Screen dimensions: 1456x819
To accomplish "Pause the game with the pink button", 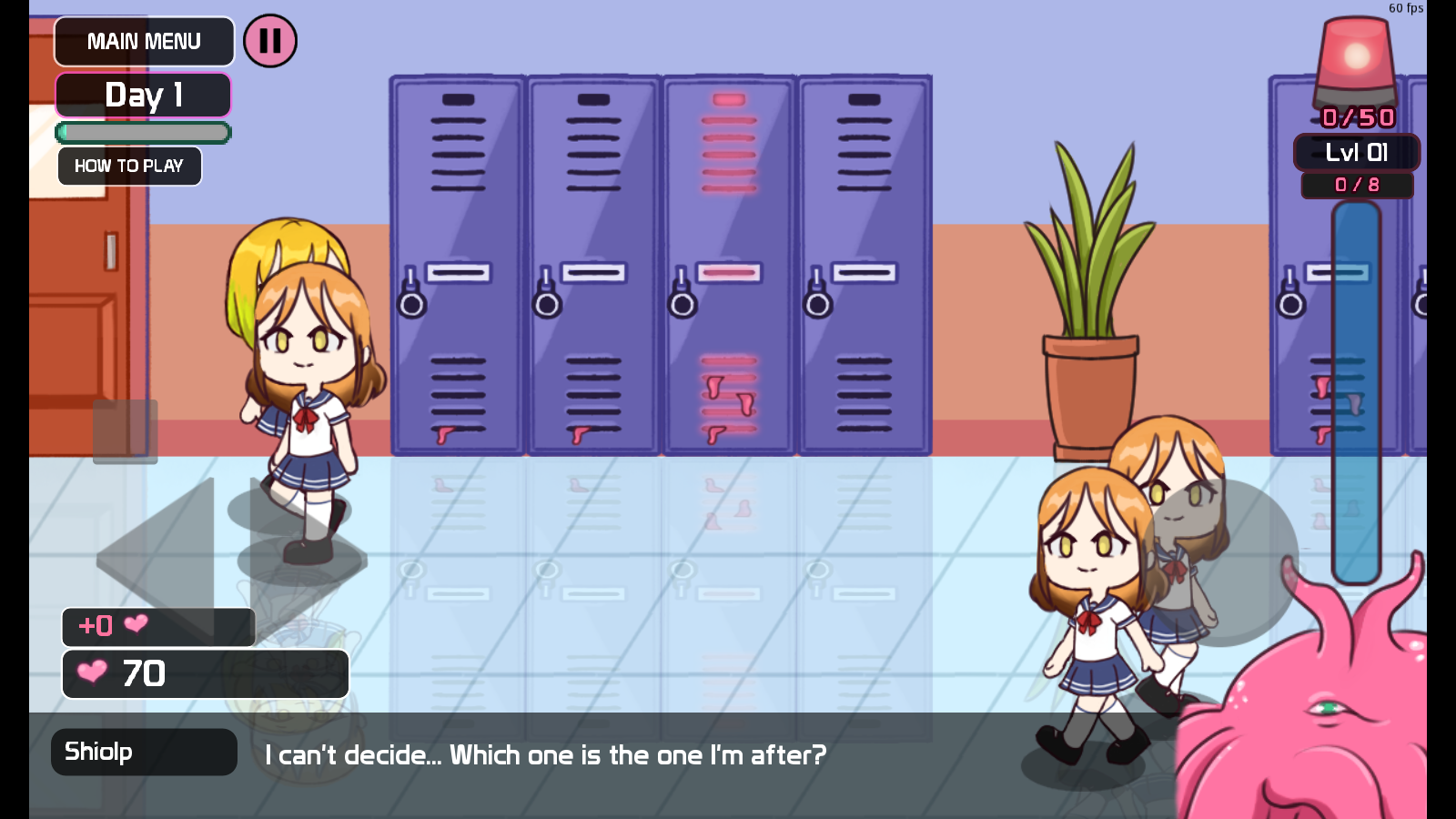I will pos(270,41).
